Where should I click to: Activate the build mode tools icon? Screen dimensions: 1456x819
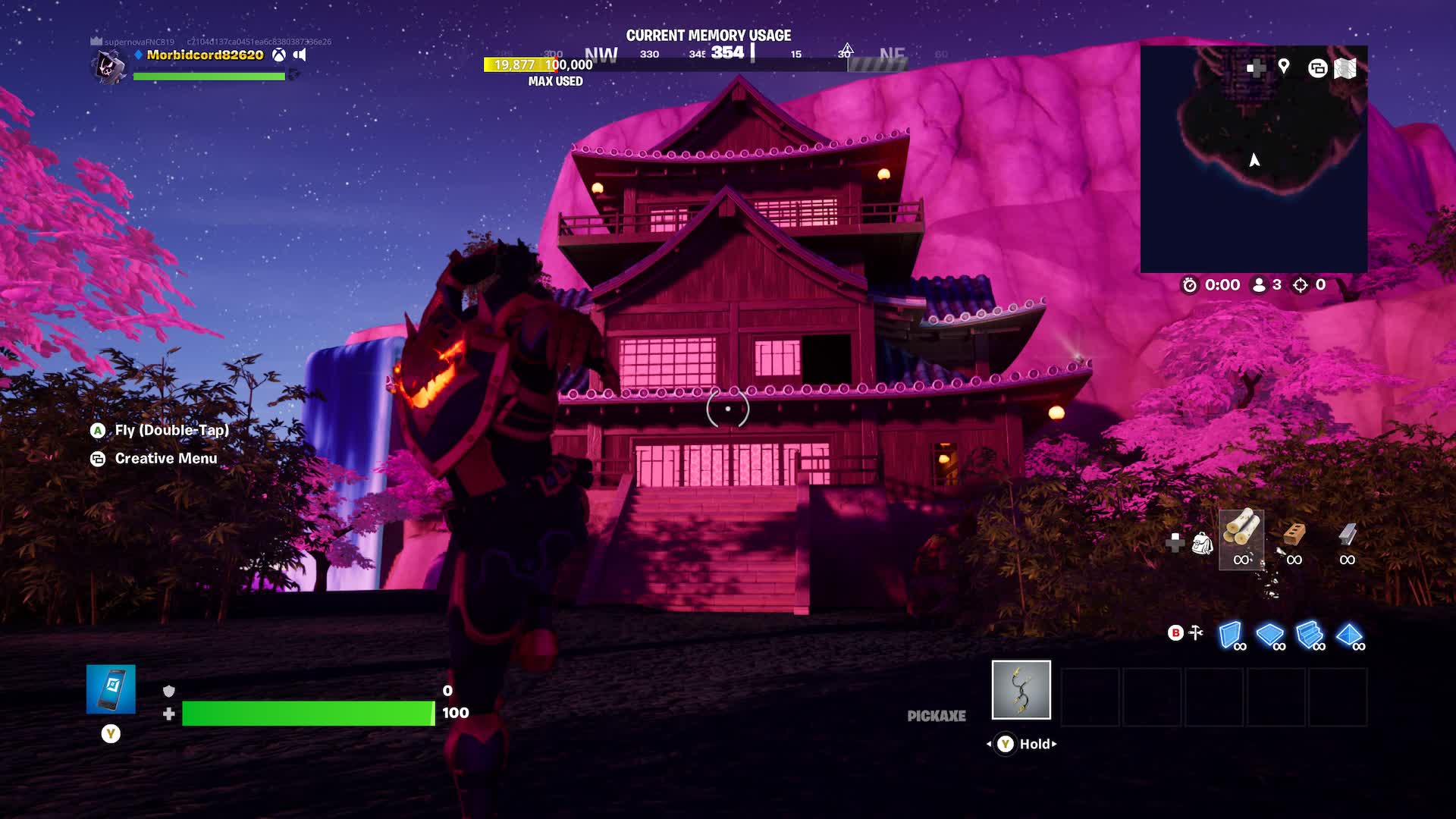click(1196, 632)
